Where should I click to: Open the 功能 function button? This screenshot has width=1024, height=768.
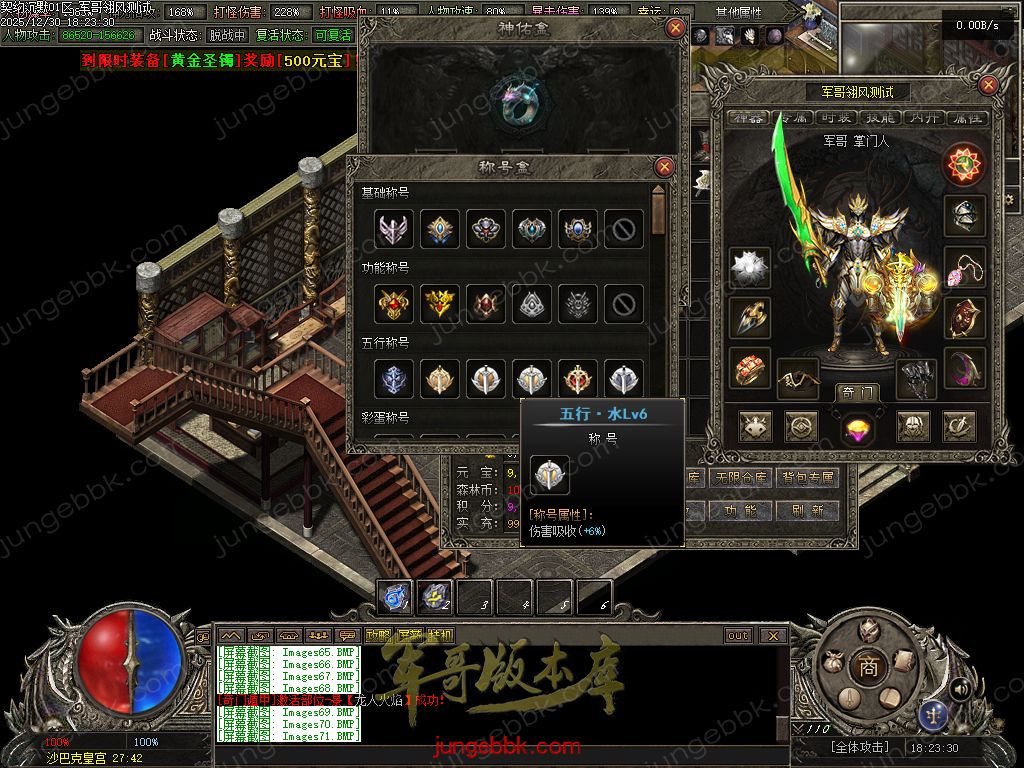(741, 510)
